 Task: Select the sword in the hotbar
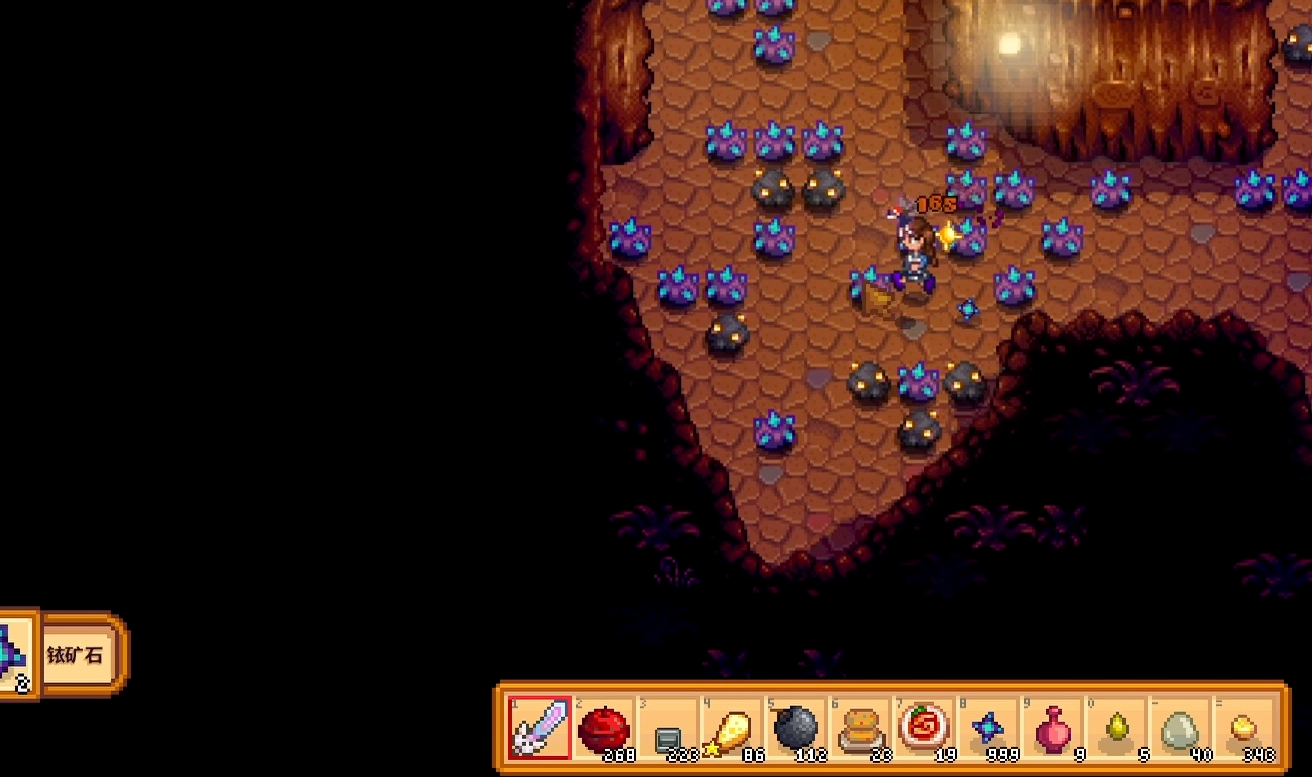(x=539, y=728)
